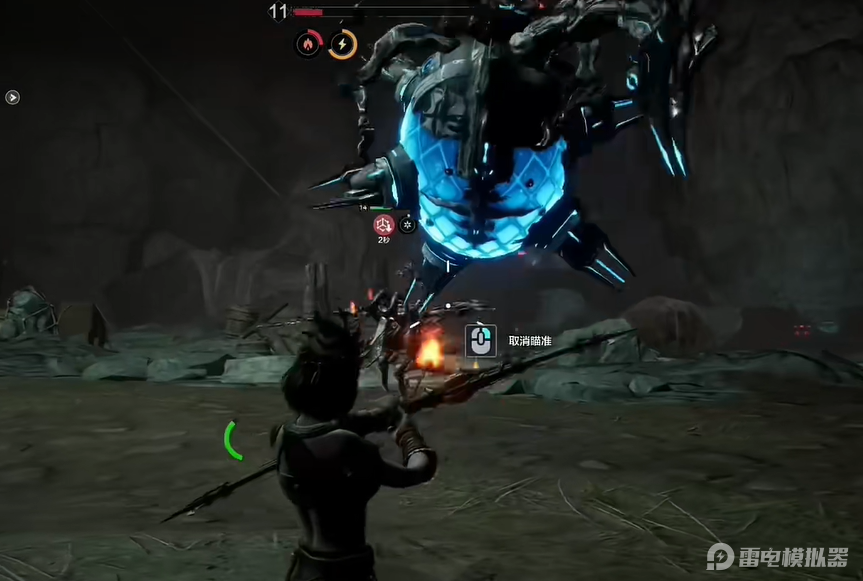Expand the side panel with the arrow button
Viewport: 863px width, 581px height.
(12, 97)
